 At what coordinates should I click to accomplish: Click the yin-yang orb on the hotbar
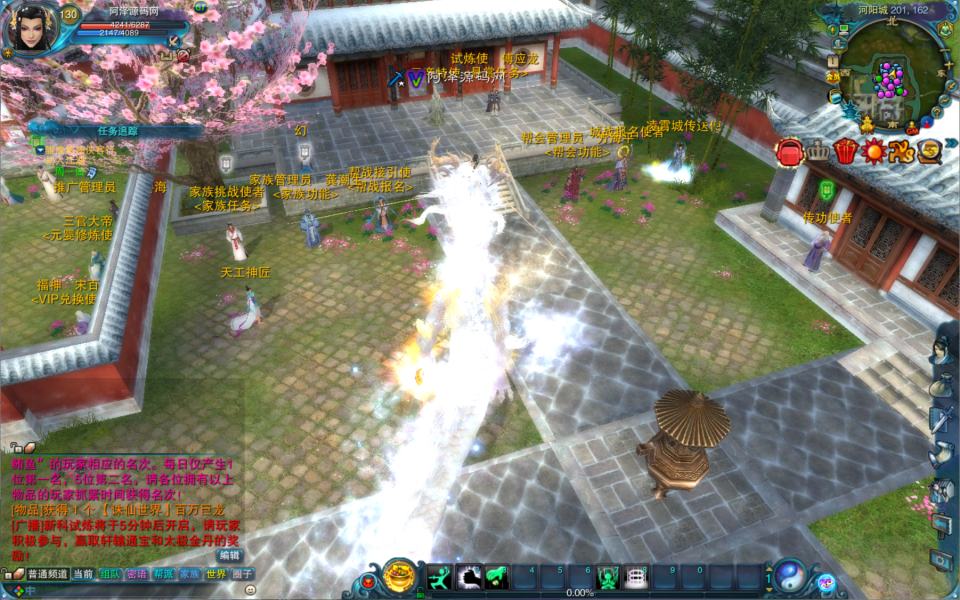(x=790, y=576)
